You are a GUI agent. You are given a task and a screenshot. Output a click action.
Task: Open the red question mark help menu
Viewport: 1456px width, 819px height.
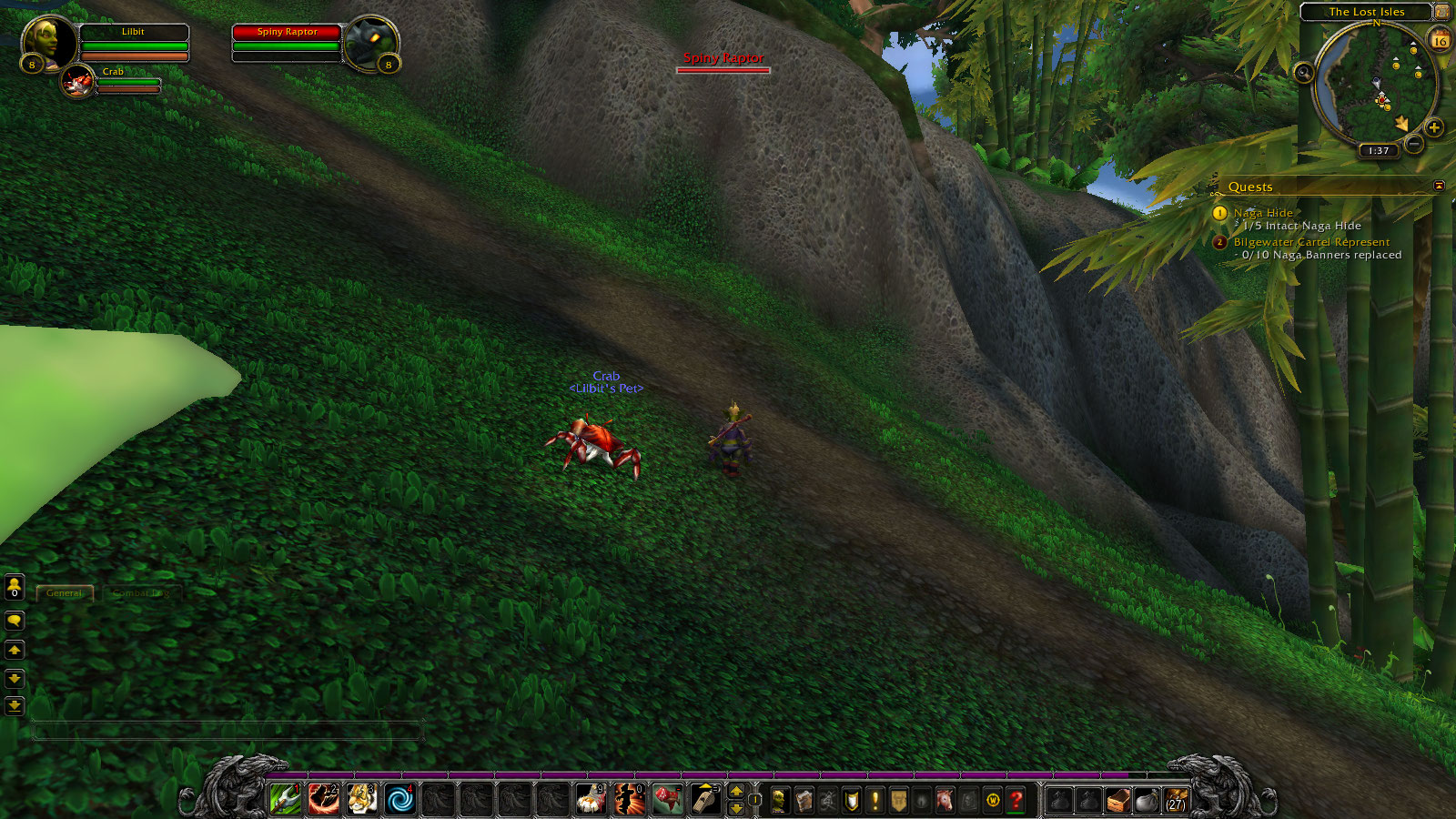[1016, 800]
